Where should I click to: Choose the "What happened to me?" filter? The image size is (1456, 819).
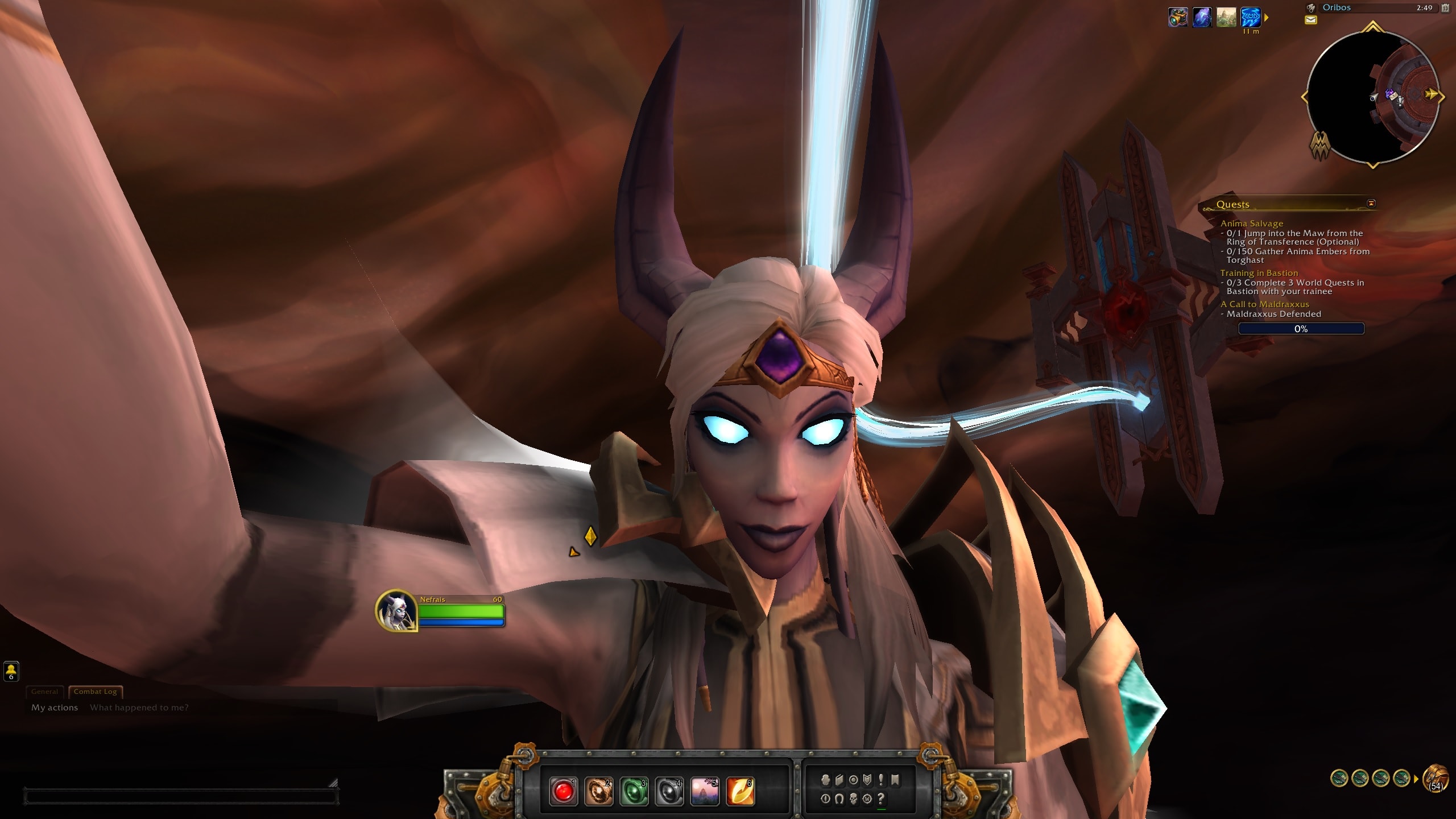click(x=139, y=708)
